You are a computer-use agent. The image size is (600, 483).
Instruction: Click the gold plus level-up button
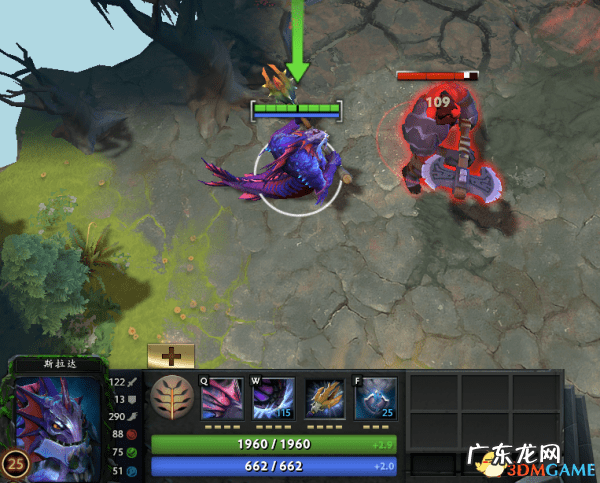click(170, 356)
